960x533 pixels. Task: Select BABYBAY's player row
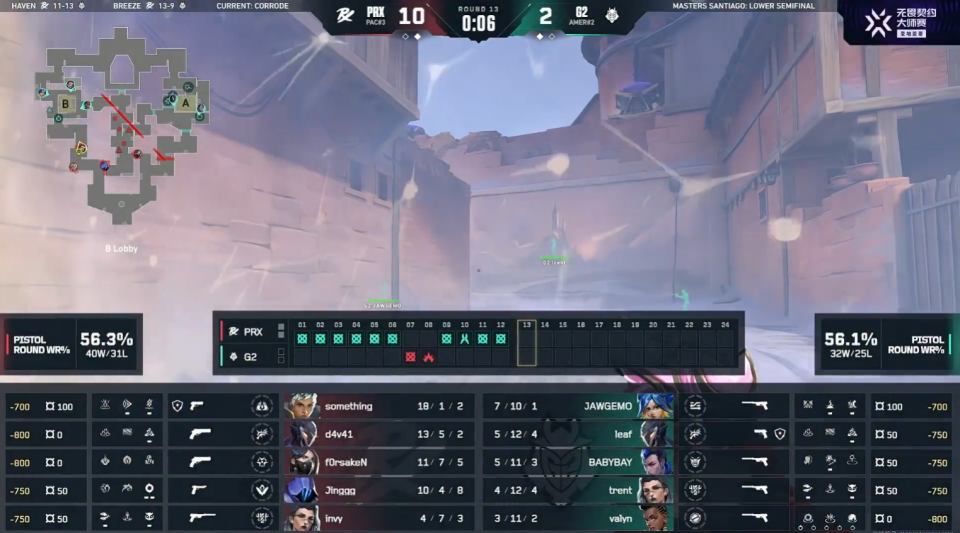pos(578,462)
